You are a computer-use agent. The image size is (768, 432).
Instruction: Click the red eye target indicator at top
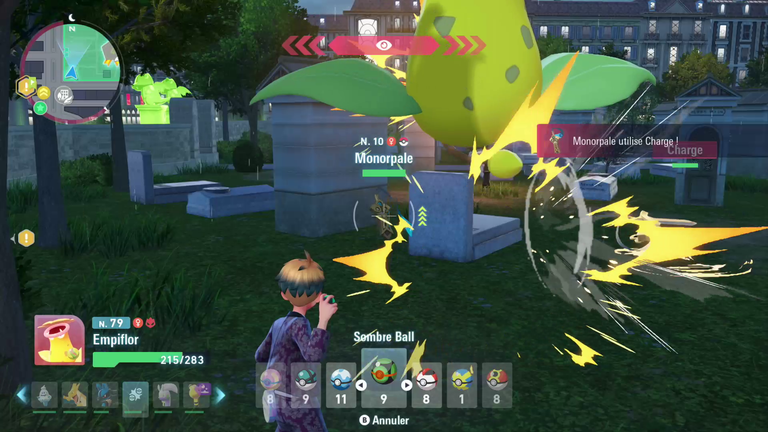click(x=384, y=45)
